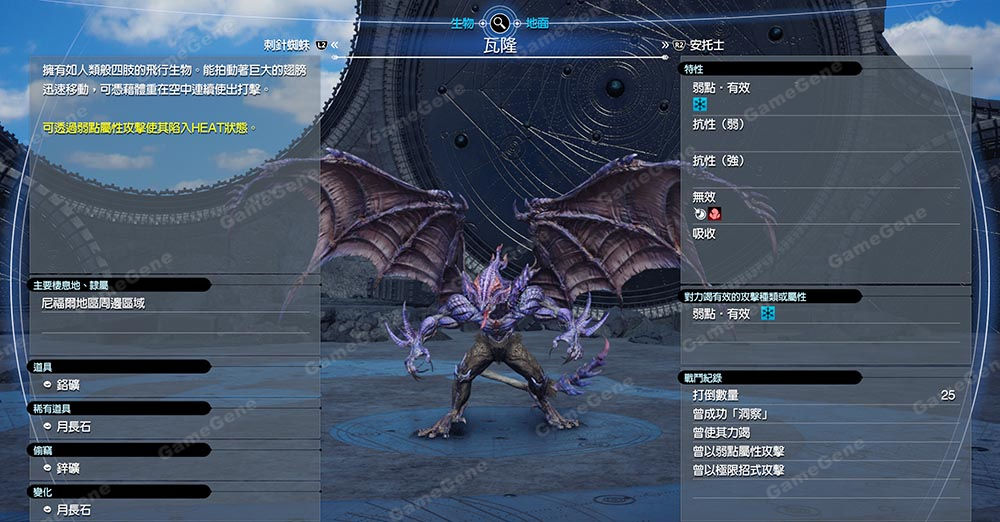Click the red icon in the 無效 row
The height and width of the screenshot is (522, 1000).
click(715, 213)
